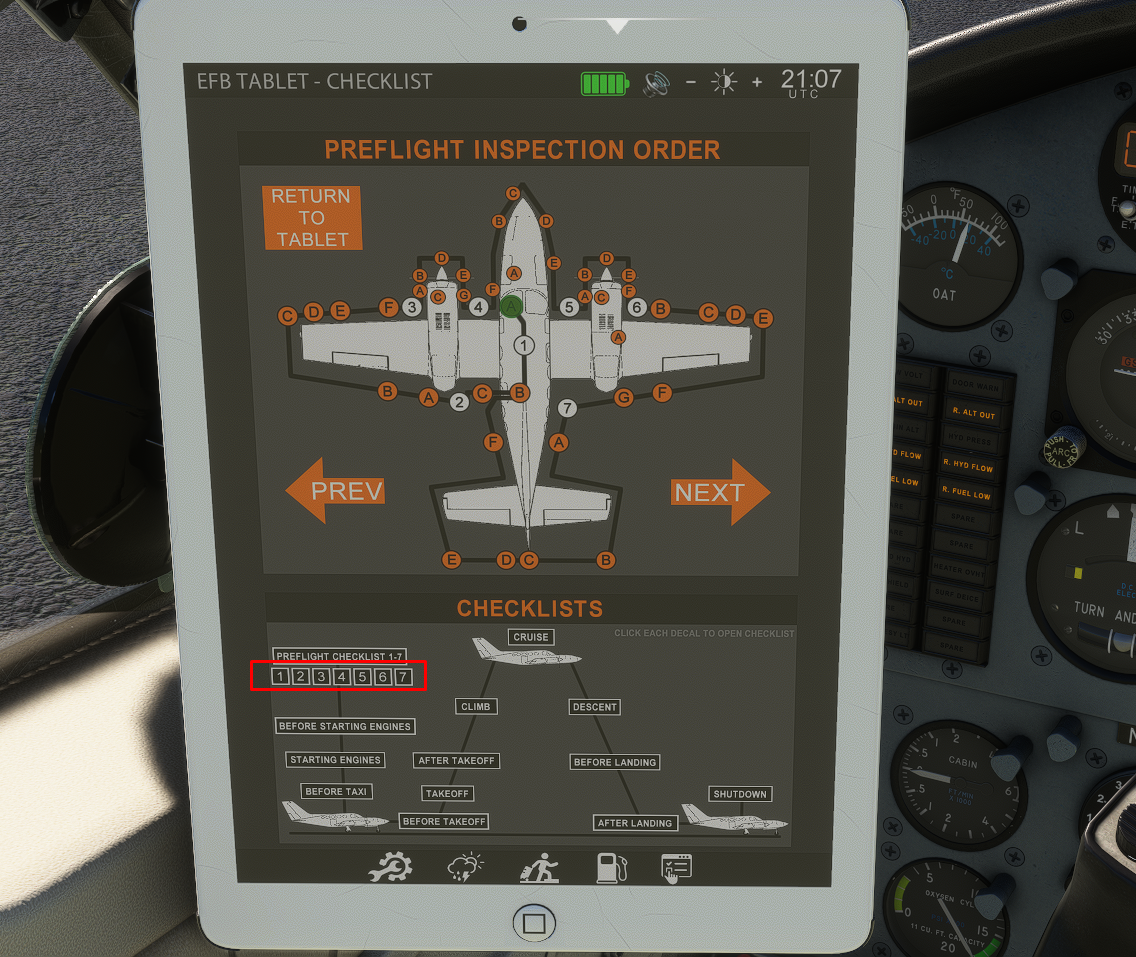Show the BEFORE LANDING checklist

pyautogui.click(x=615, y=762)
